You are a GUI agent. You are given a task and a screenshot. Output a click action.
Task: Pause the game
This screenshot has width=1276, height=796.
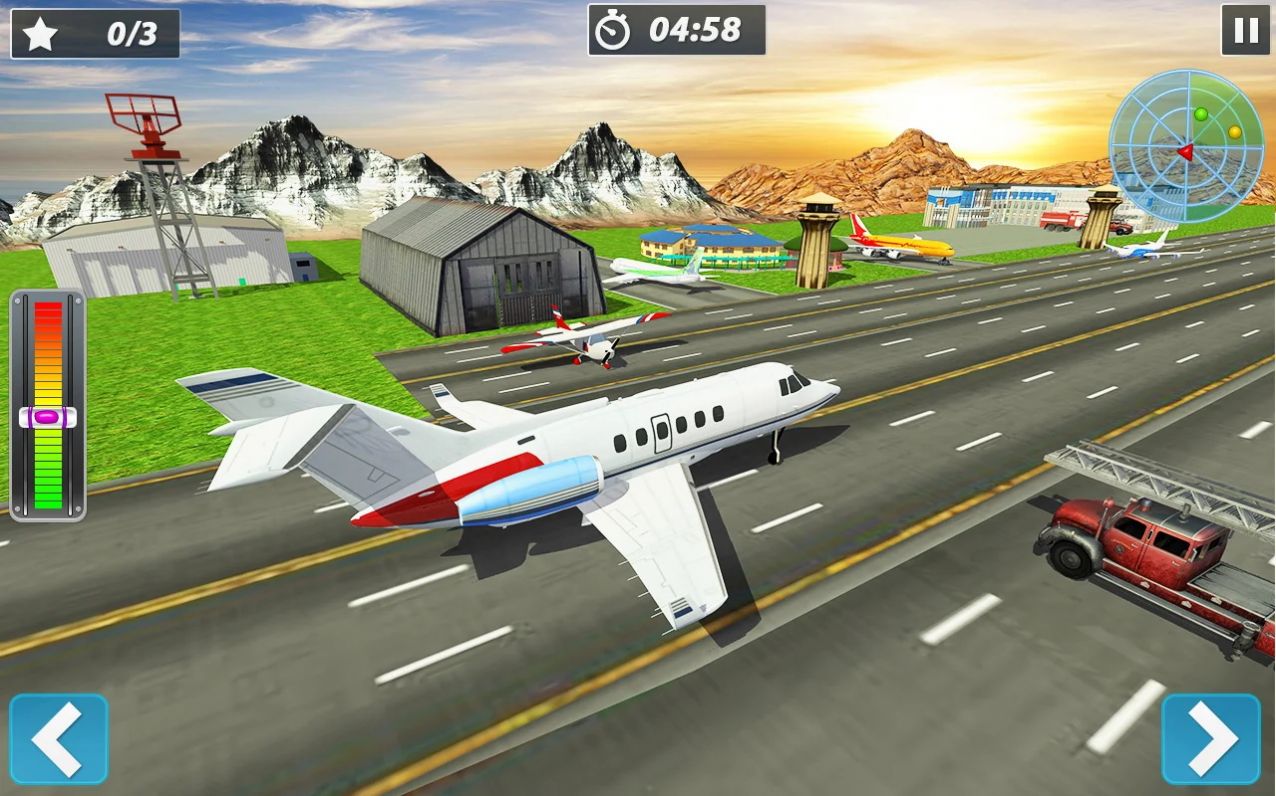coord(1245,30)
